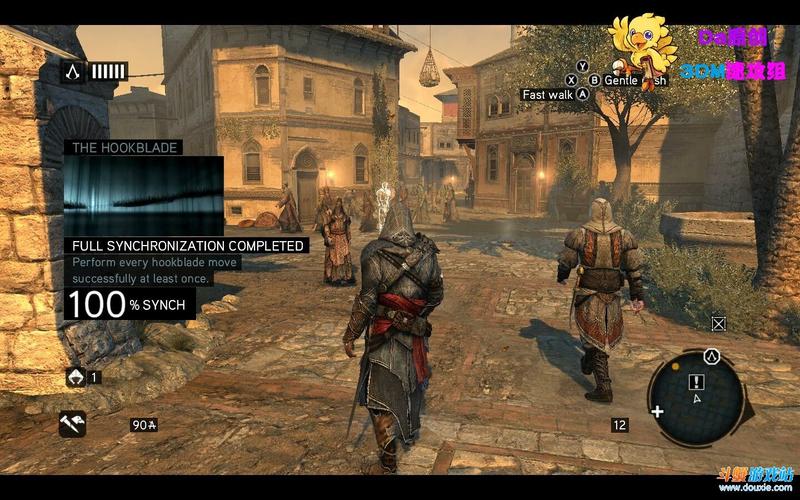Click the white plus marker on the minimap
The width and height of the screenshot is (800, 500).
pos(657,411)
